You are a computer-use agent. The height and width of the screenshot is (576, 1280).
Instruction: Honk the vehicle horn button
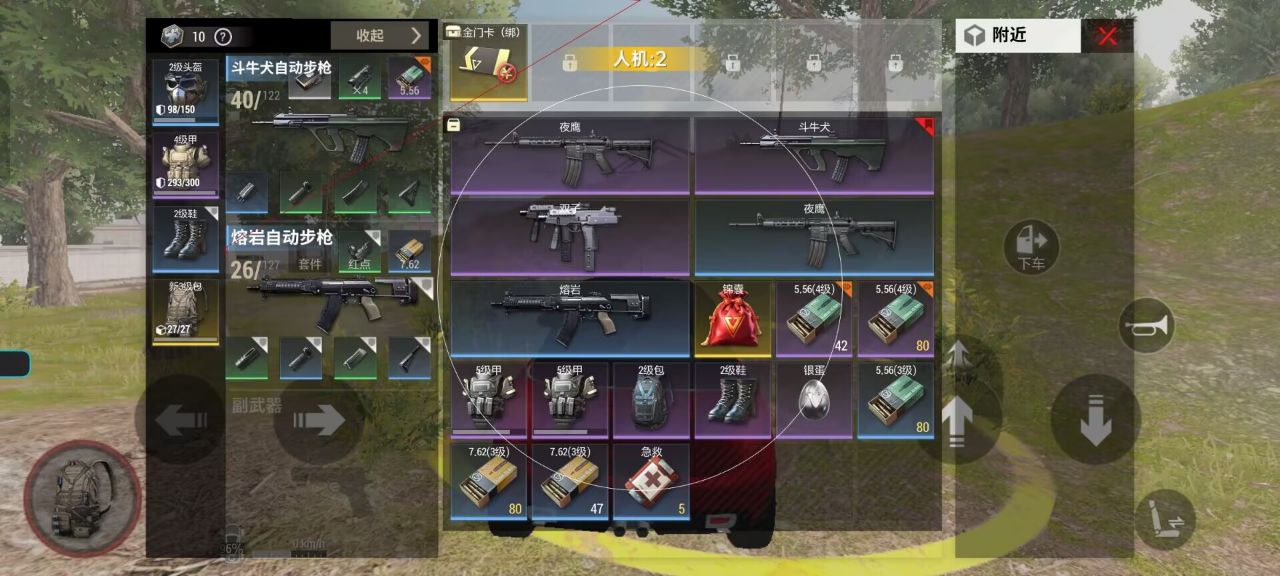click(1146, 326)
